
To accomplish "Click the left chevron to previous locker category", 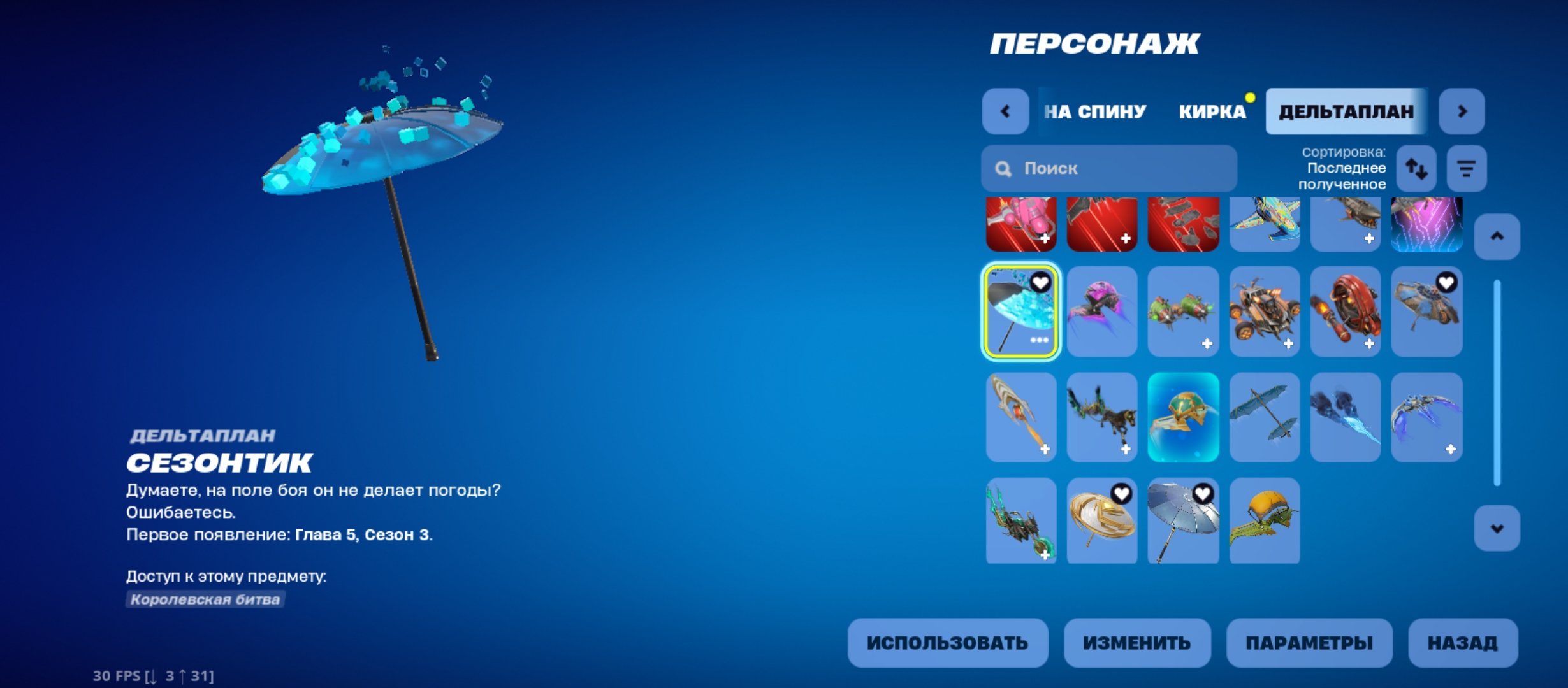I will [x=1005, y=111].
